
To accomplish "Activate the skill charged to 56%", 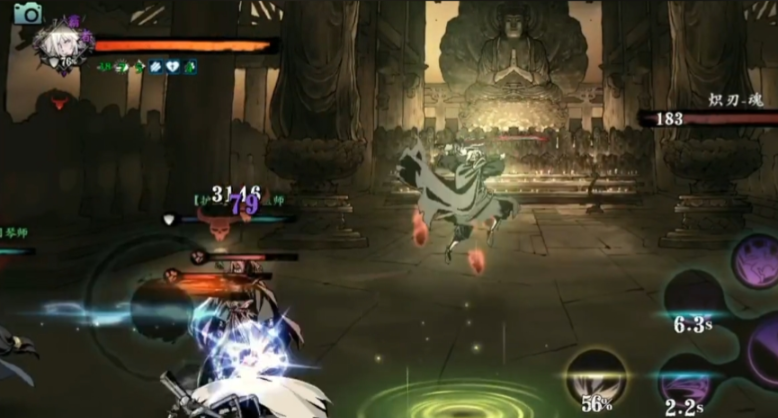I will pos(596,378).
